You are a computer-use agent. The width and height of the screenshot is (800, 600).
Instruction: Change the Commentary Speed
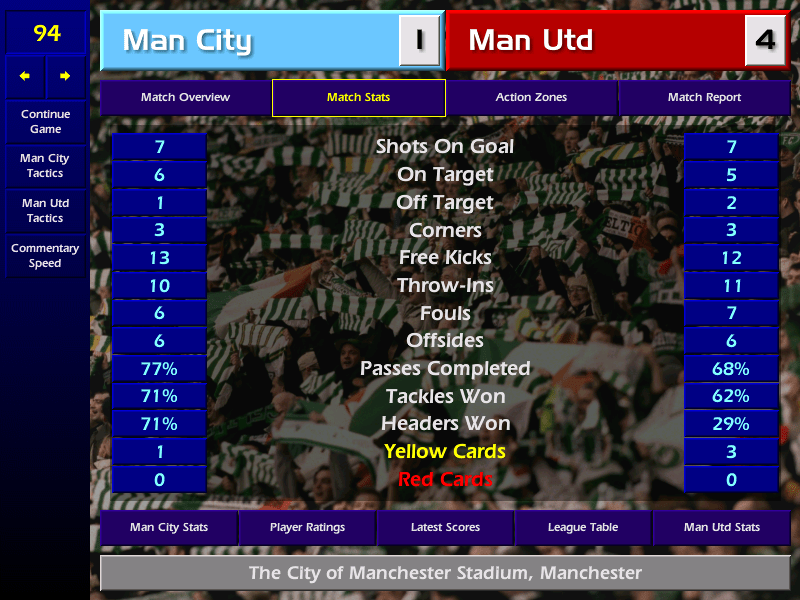pos(45,256)
